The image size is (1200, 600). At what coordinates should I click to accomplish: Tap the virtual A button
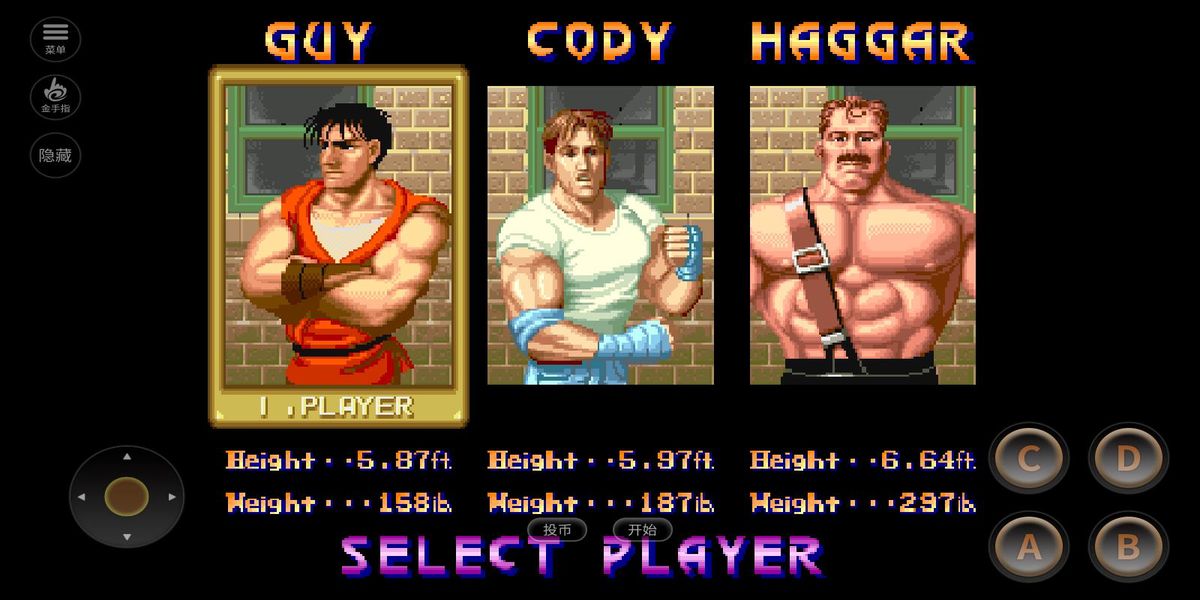1029,546
